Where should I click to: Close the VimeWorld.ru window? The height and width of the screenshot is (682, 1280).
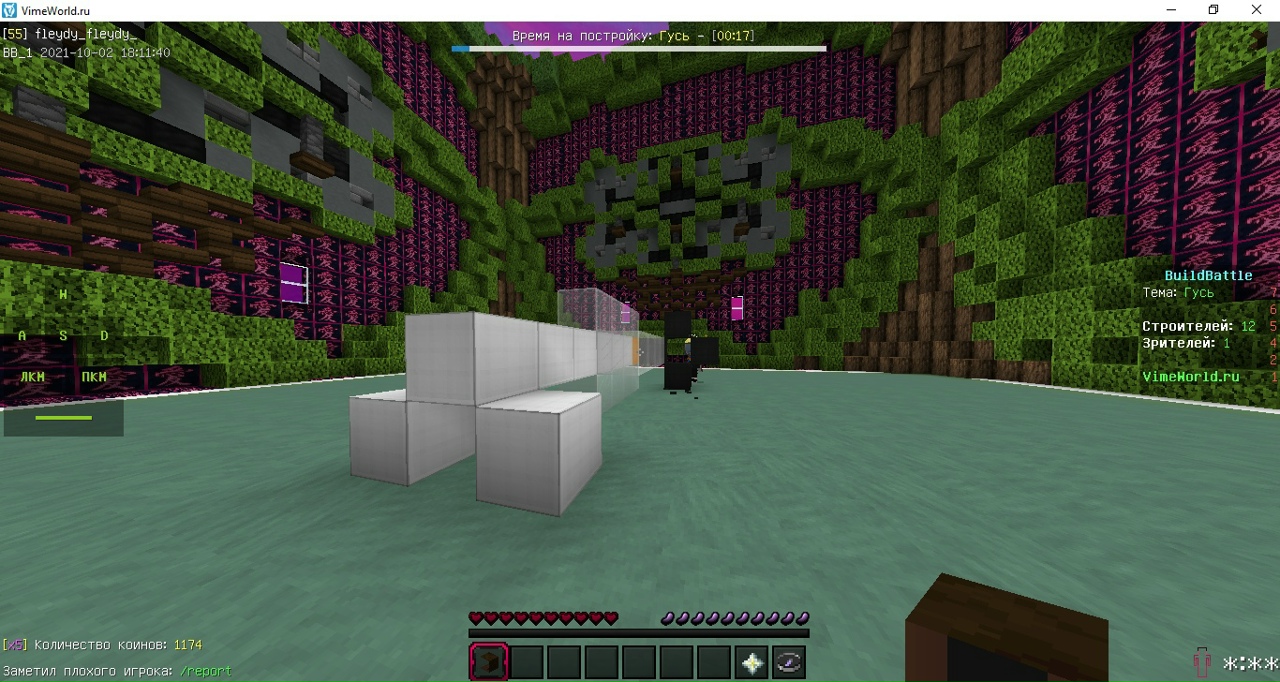(x=1256, y=10)
